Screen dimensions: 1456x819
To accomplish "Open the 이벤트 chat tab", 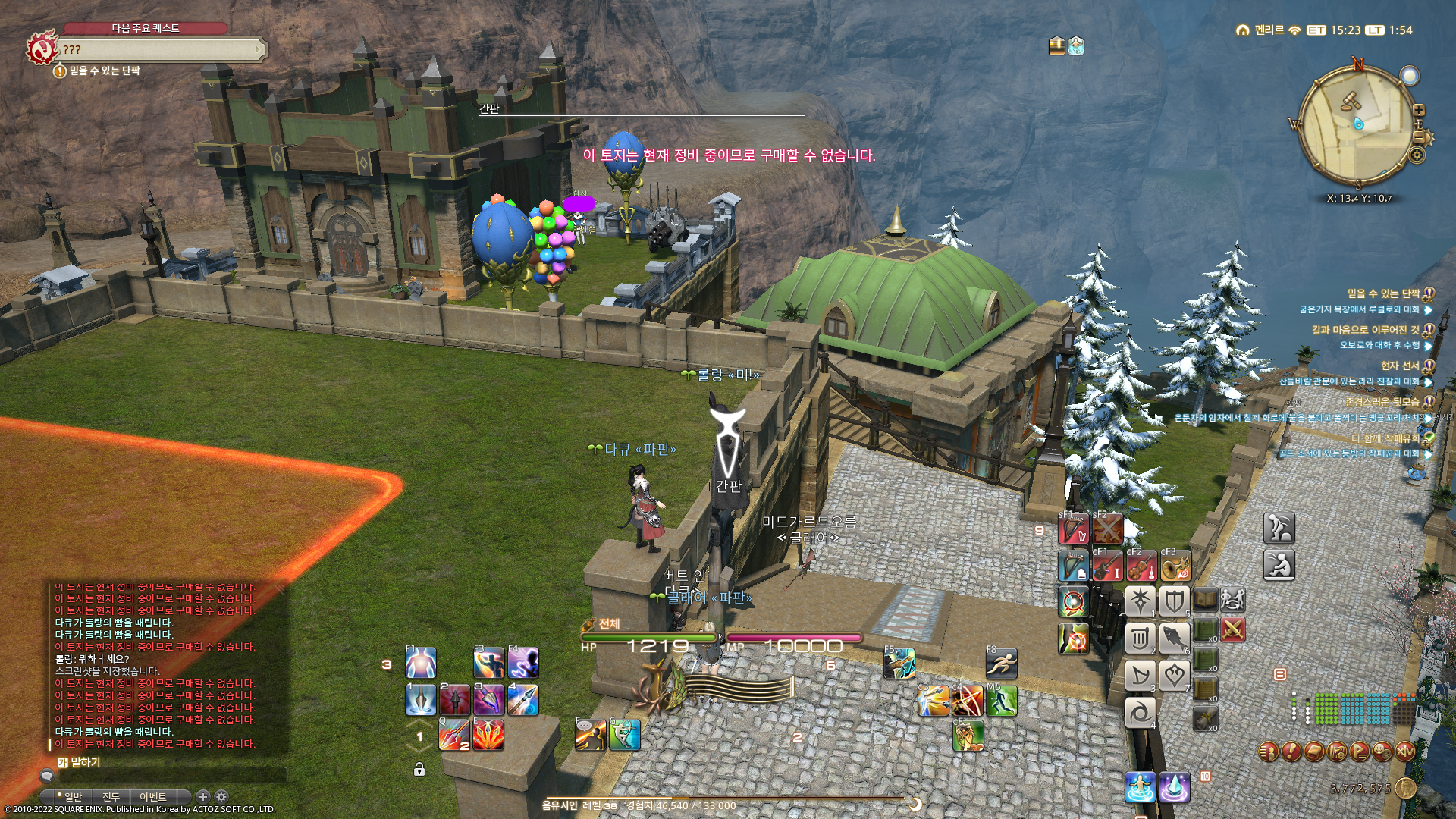I will click(x=152, y=797).
